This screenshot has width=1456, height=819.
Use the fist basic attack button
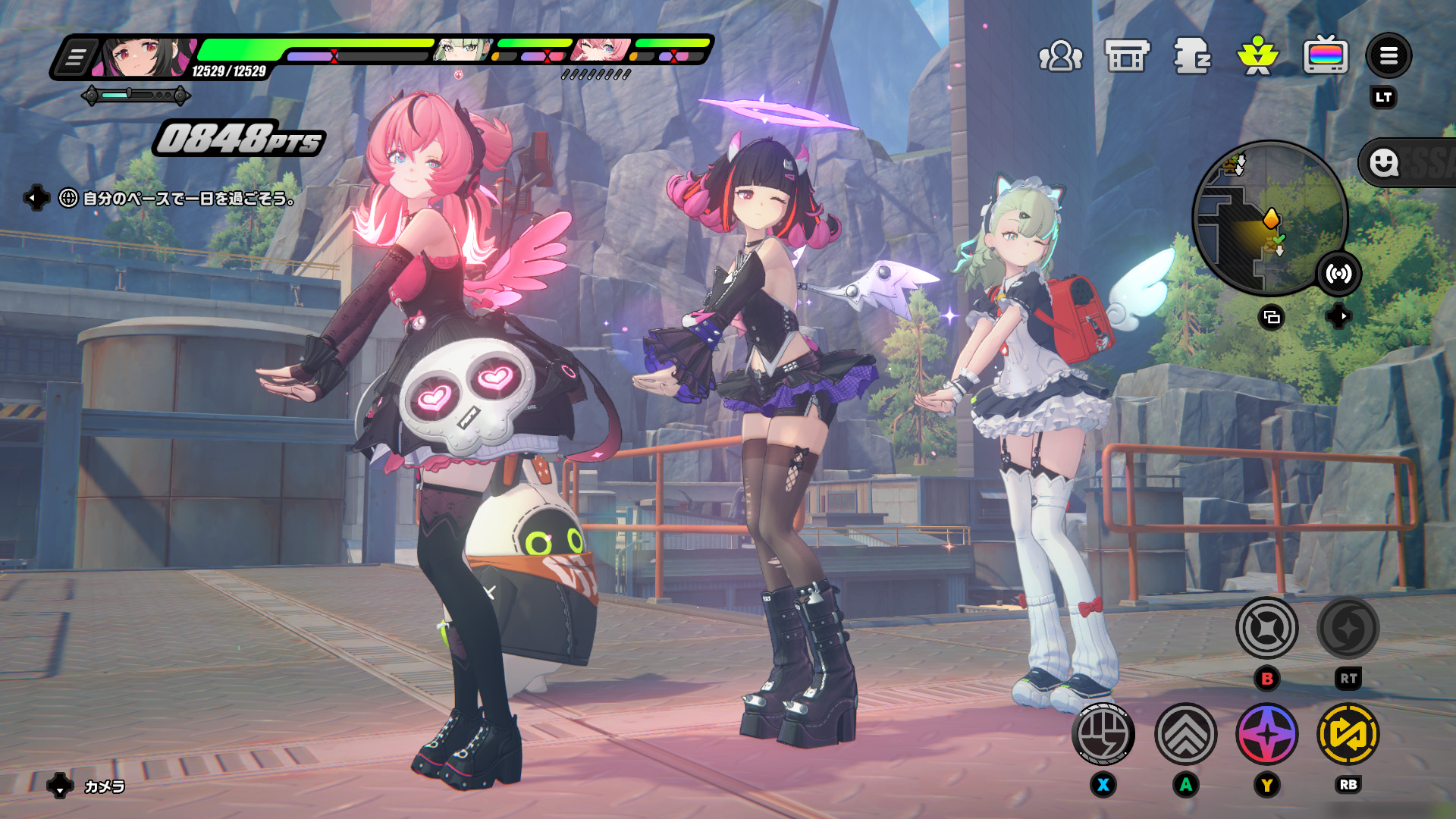1103,734
